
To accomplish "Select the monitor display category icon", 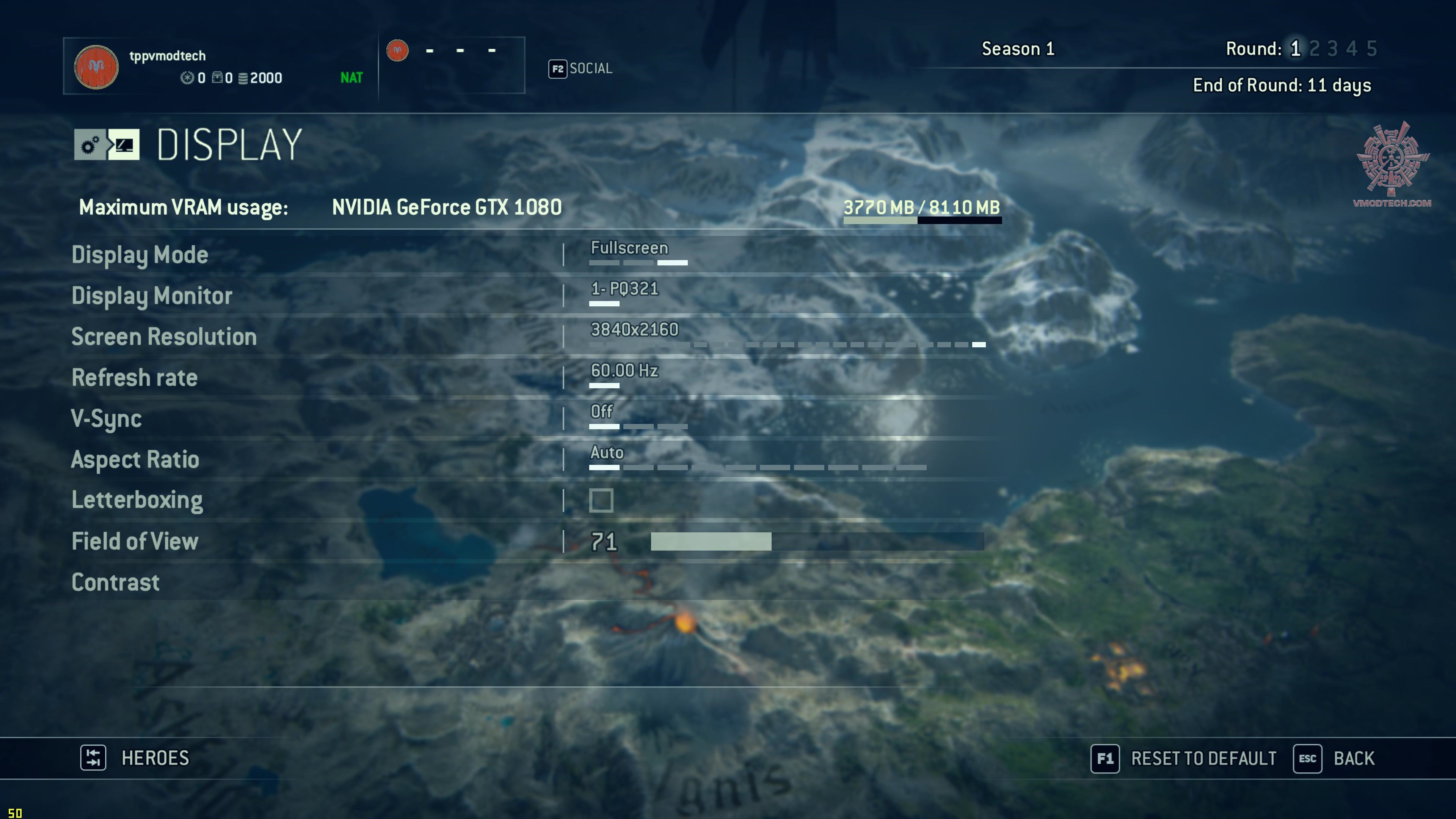I will pos(124,145).
